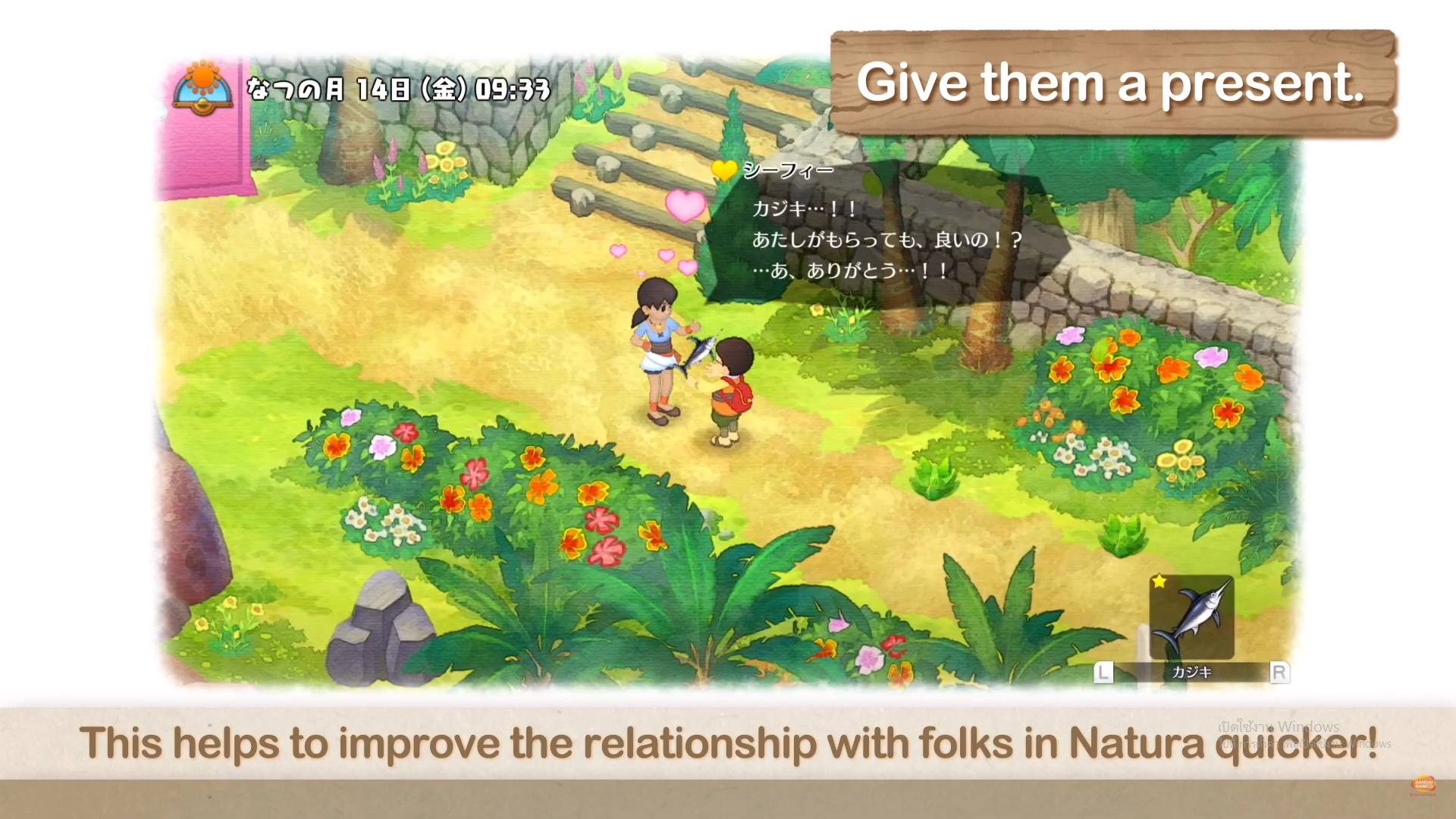Click the Bandai Namco logo watermark
This screenshot has height=819, width=1456.
click(1423, 784)
